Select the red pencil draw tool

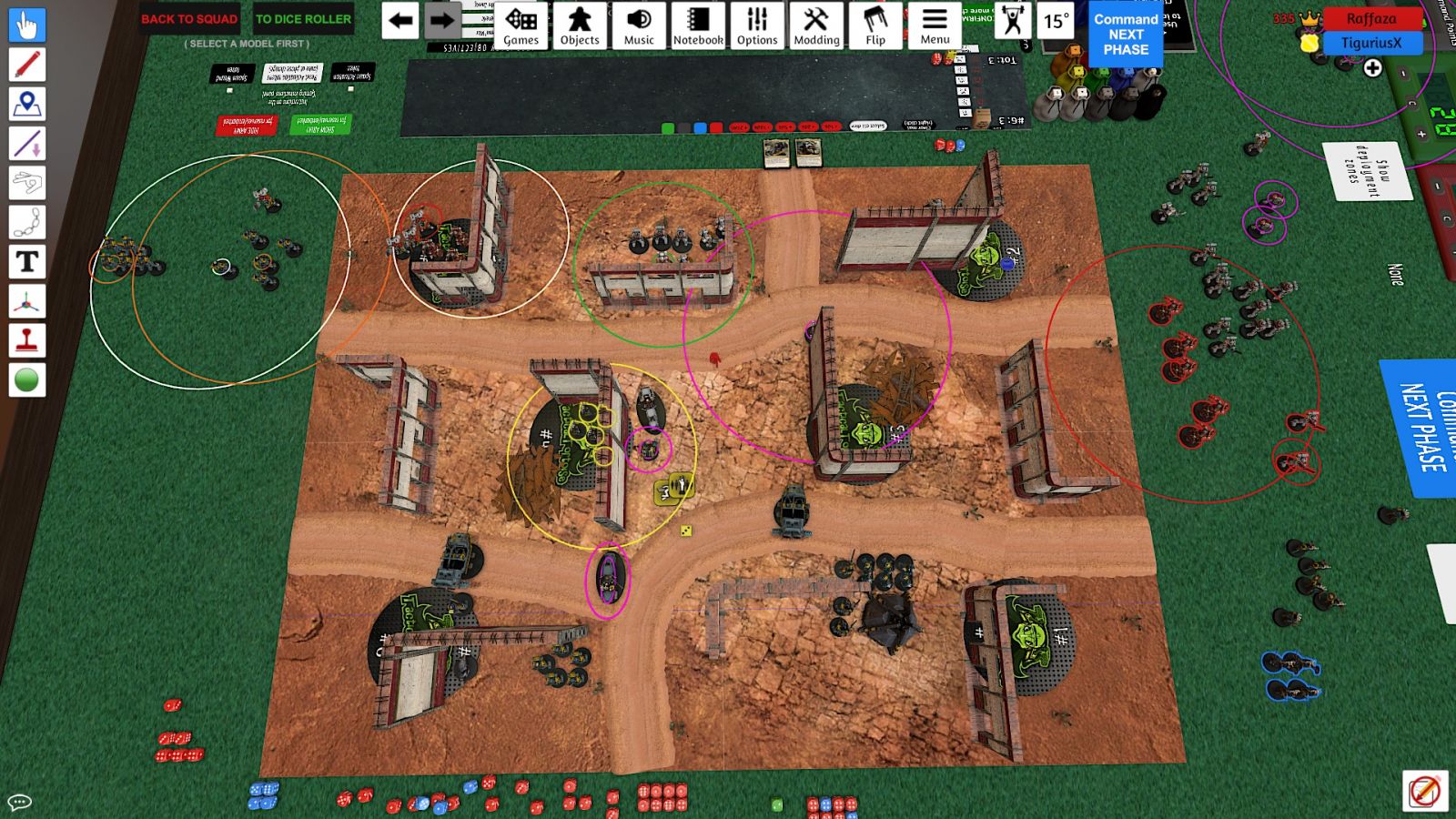pos(27,65)
